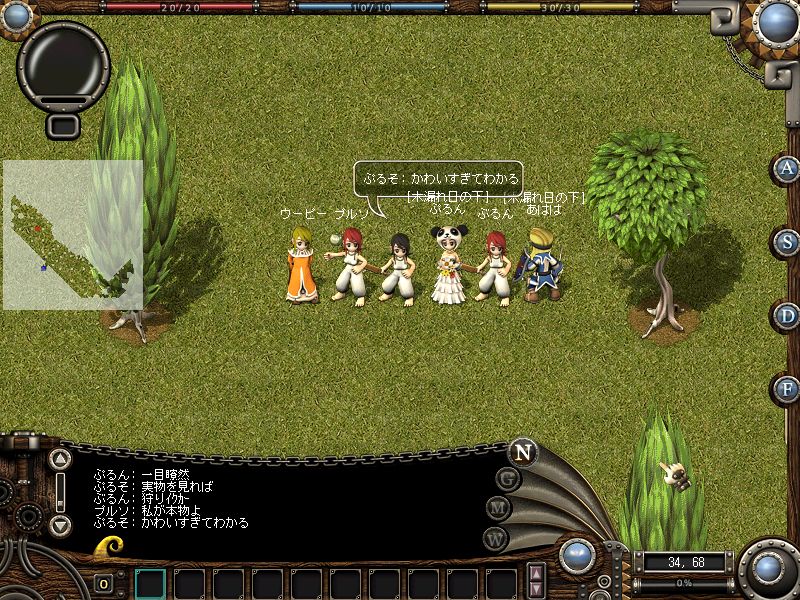Click the translucent minimap overlay

tap(72, 235)
